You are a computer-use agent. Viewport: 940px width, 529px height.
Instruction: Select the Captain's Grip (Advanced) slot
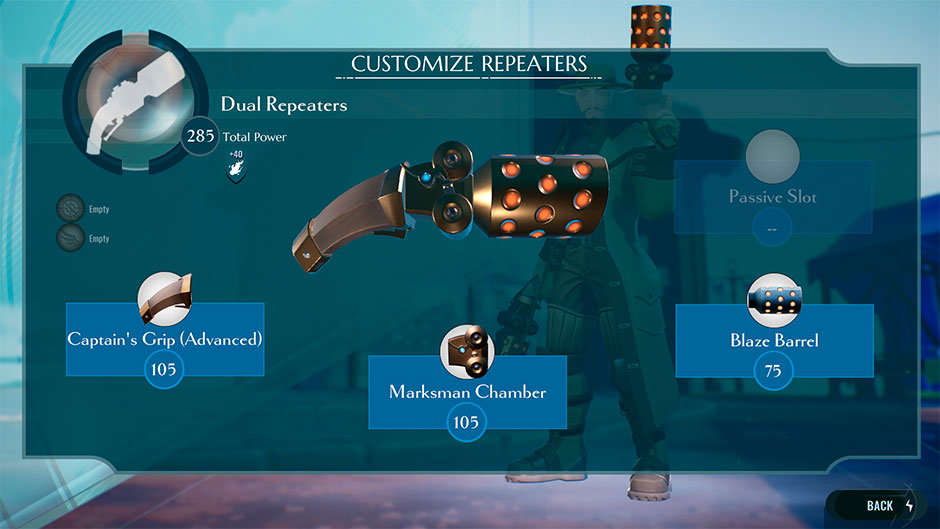165,340
